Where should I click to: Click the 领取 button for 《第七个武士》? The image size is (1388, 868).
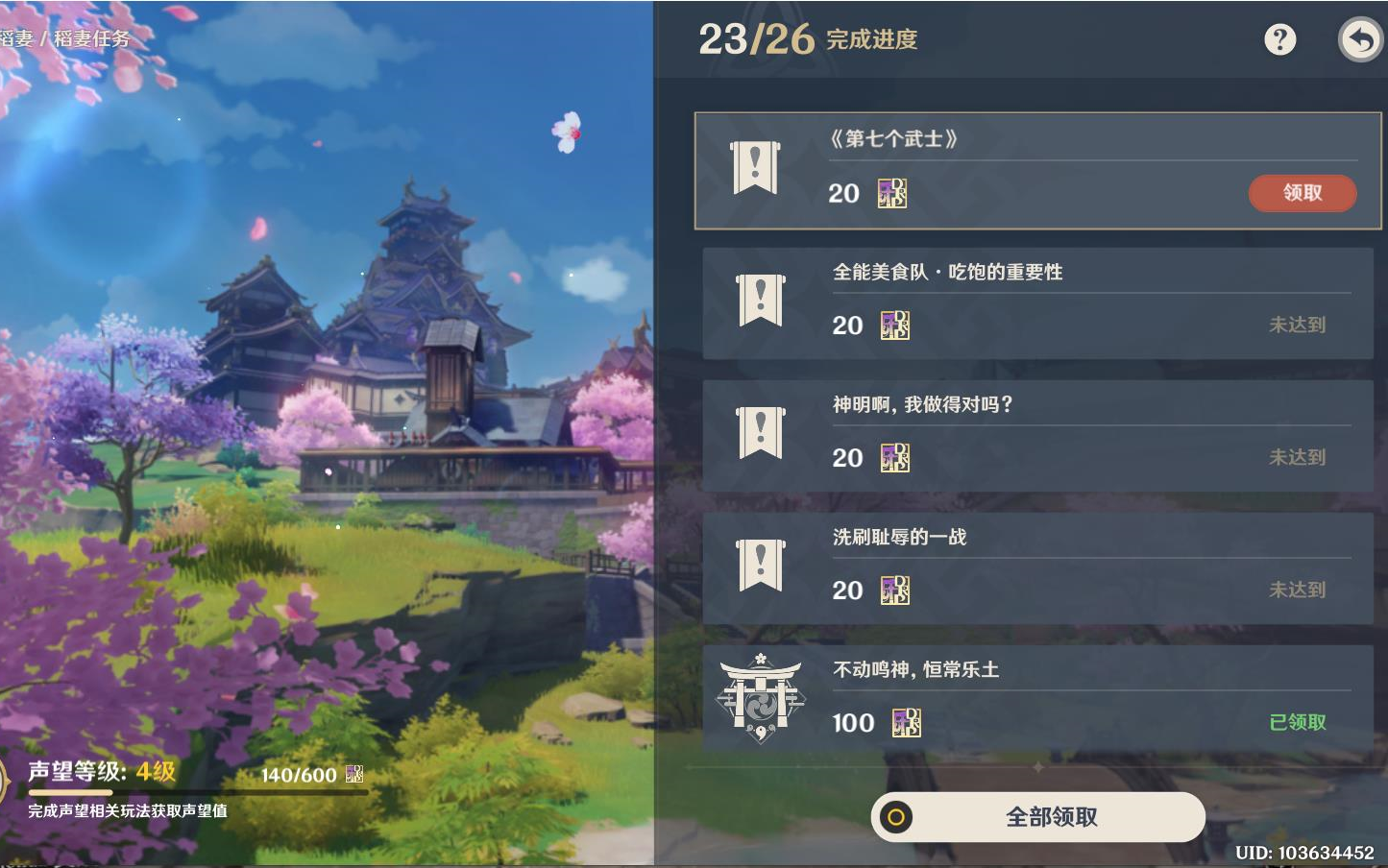1302,193
